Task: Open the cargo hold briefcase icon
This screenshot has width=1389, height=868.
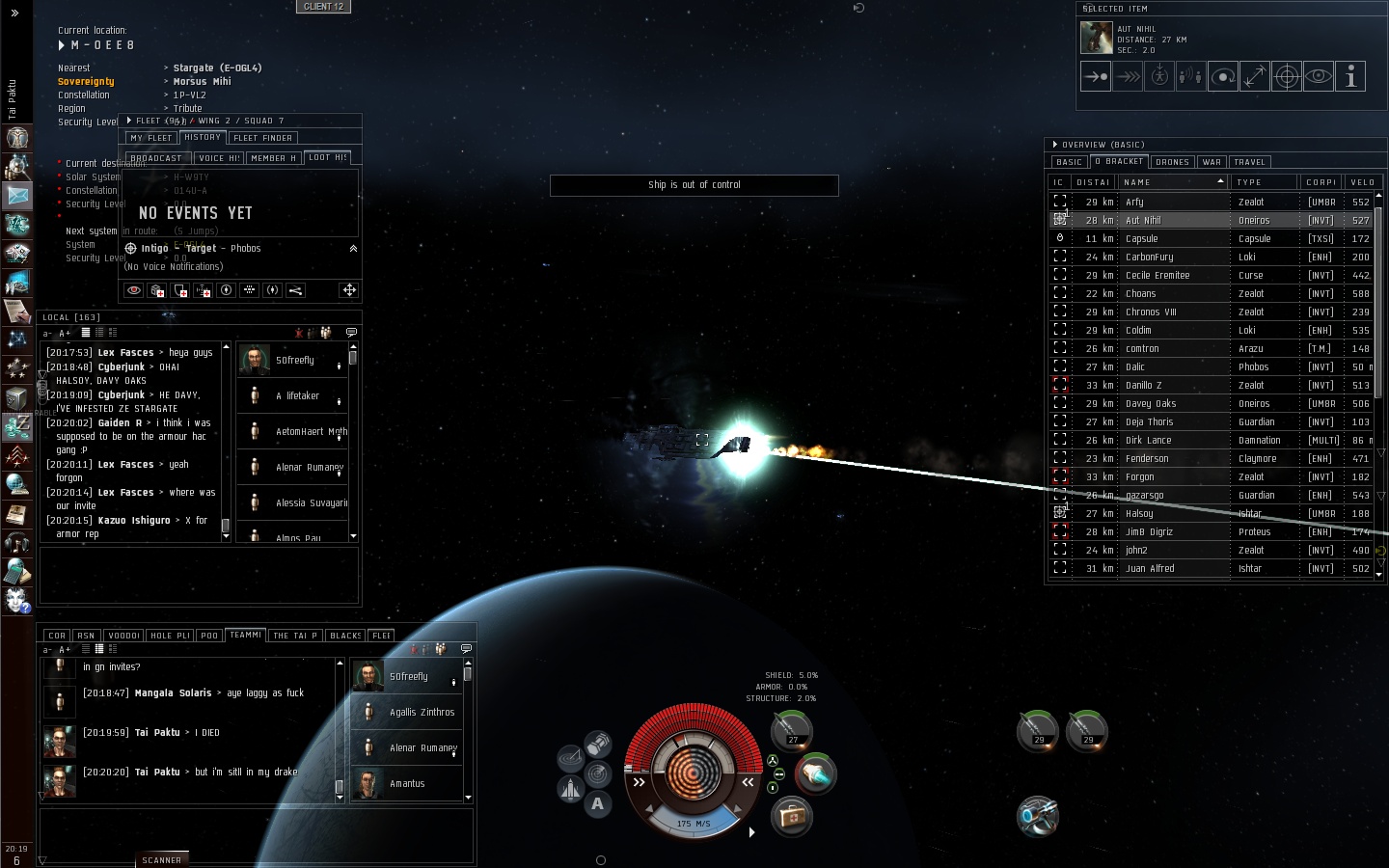Action: 791,817
